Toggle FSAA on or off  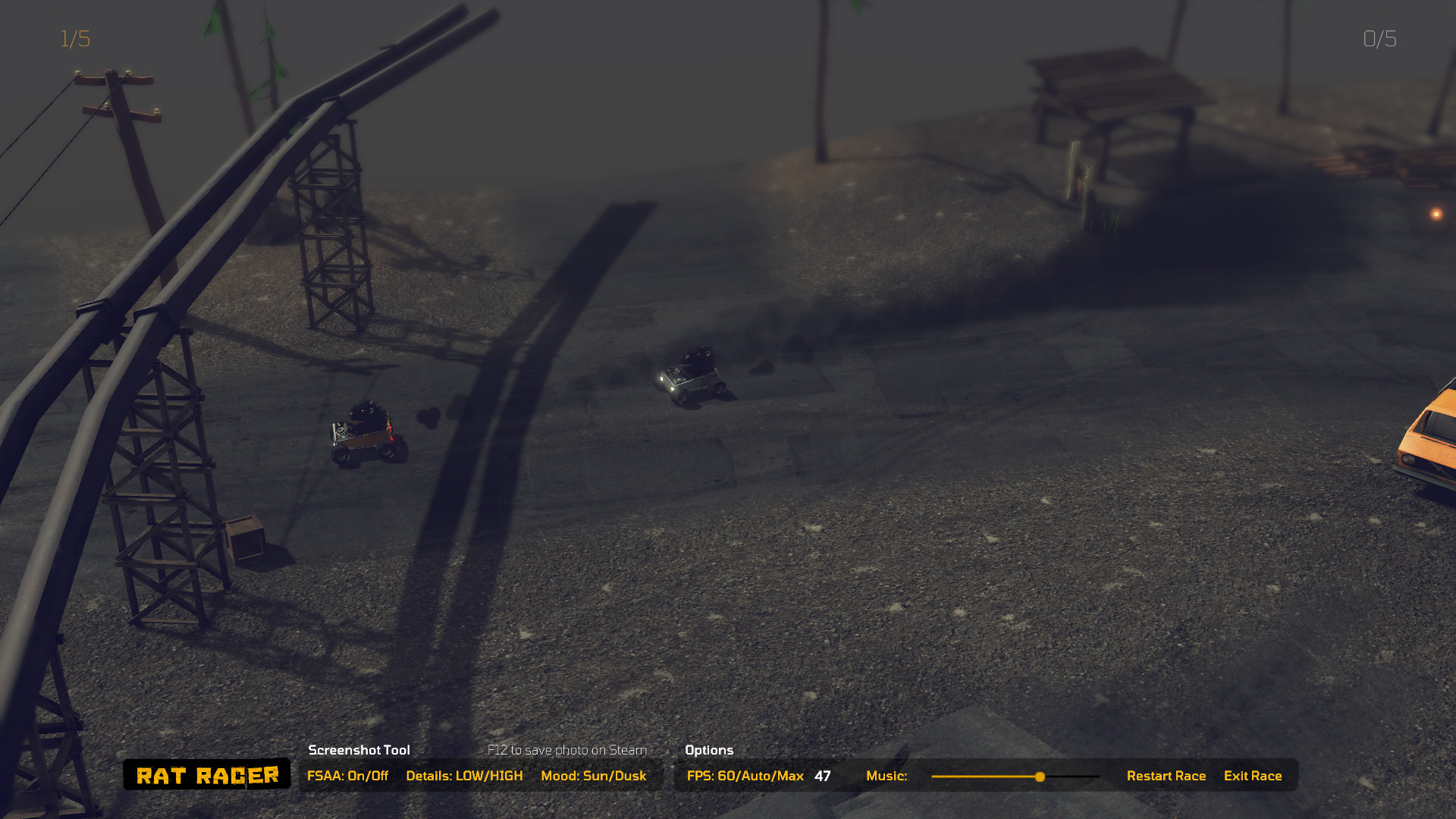[x=348, y=776]
